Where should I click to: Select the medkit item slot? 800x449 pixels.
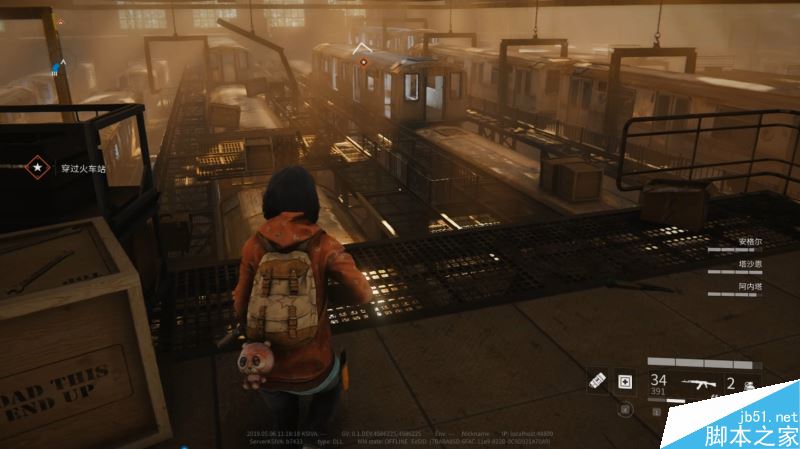[x=625, y=381]
